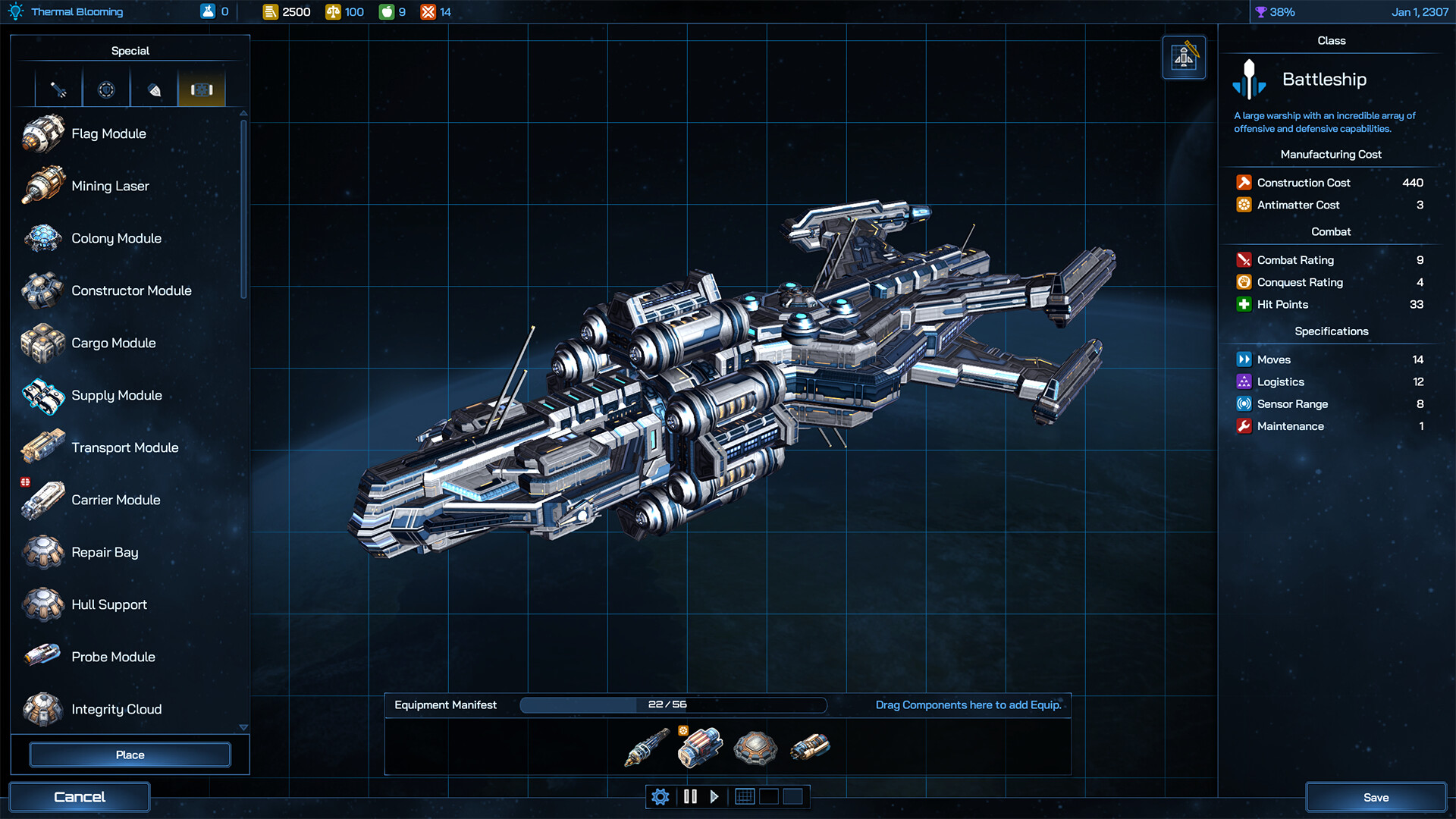Switch to the weapons missile tab
Image resolution: width=1456 pixels, height=819 pixels.
(58, 90)
